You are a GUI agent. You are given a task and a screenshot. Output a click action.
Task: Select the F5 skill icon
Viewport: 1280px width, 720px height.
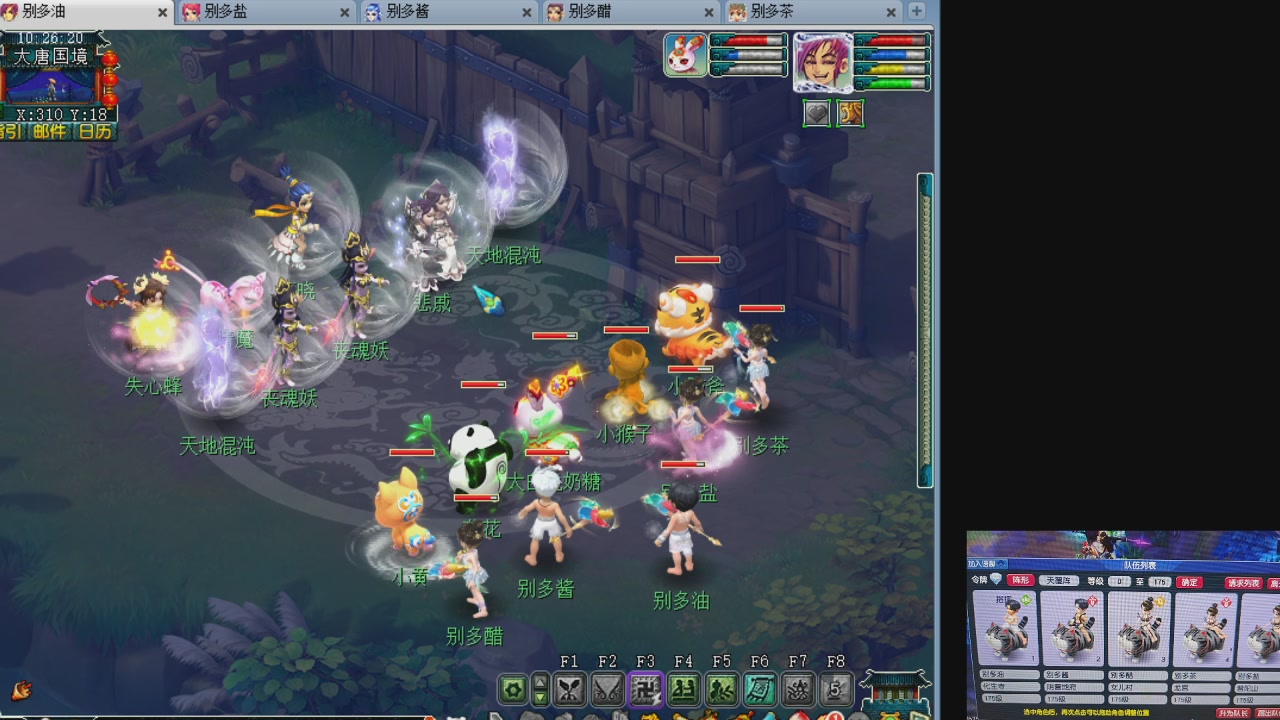click(722, 688)
